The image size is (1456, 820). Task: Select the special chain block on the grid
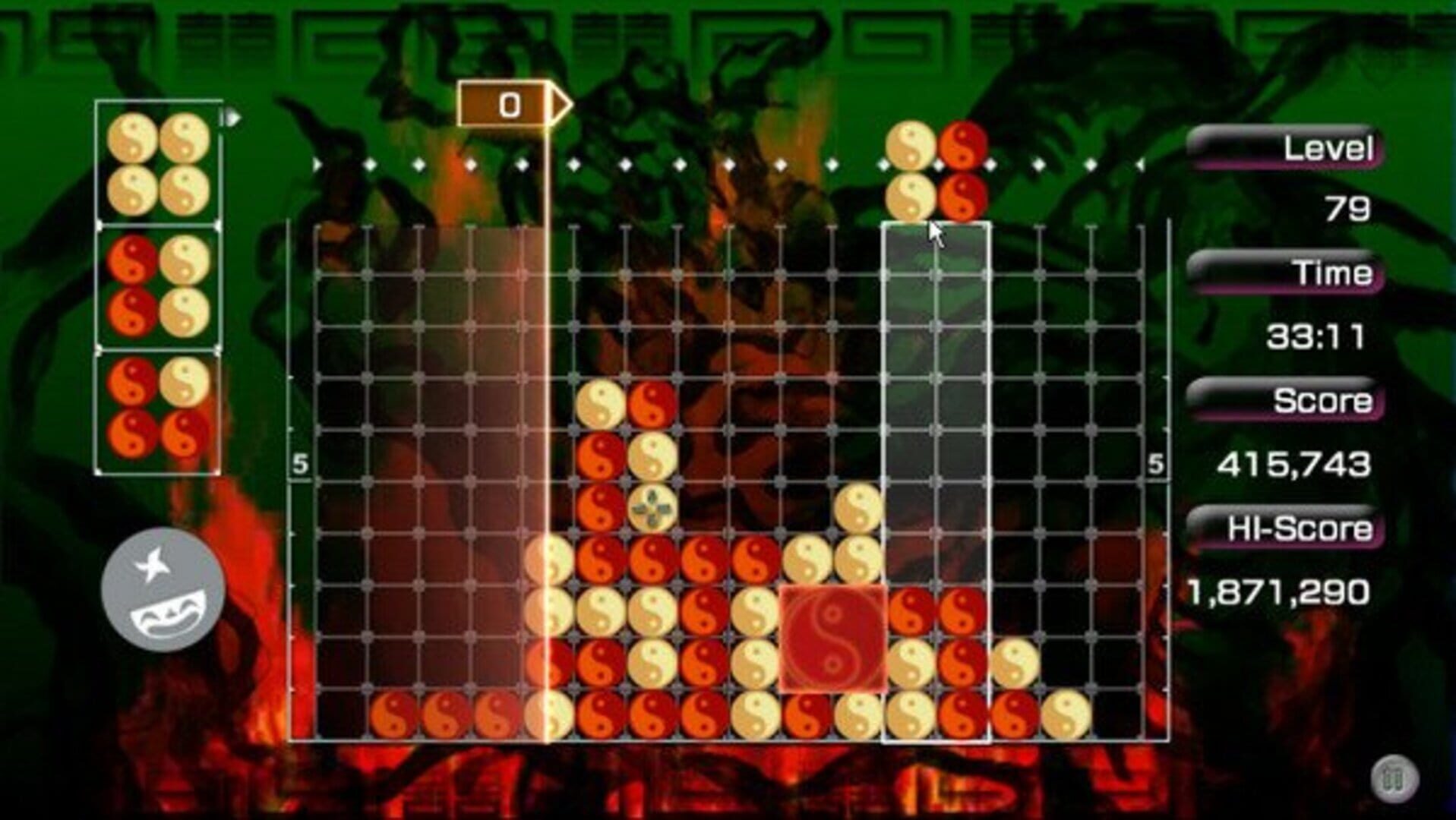click(x=834, y=638)
